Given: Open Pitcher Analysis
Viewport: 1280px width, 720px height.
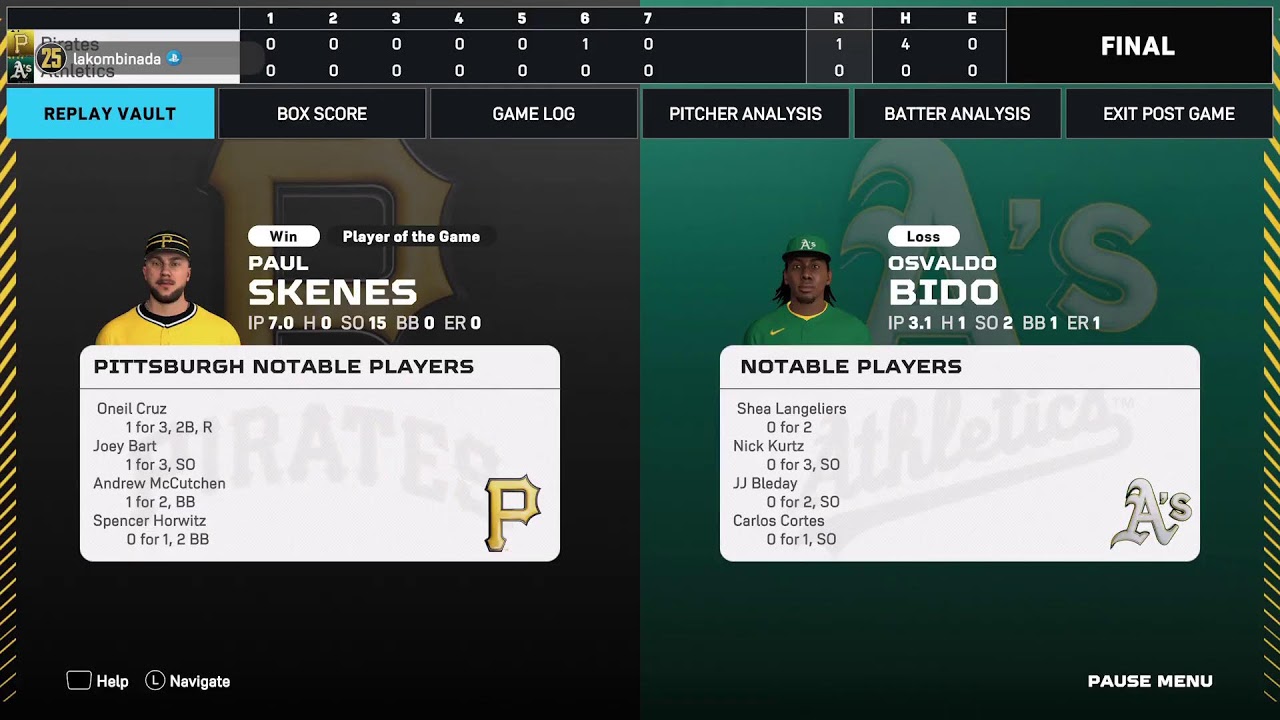Looking at the screenshot, I should [745, 114].
